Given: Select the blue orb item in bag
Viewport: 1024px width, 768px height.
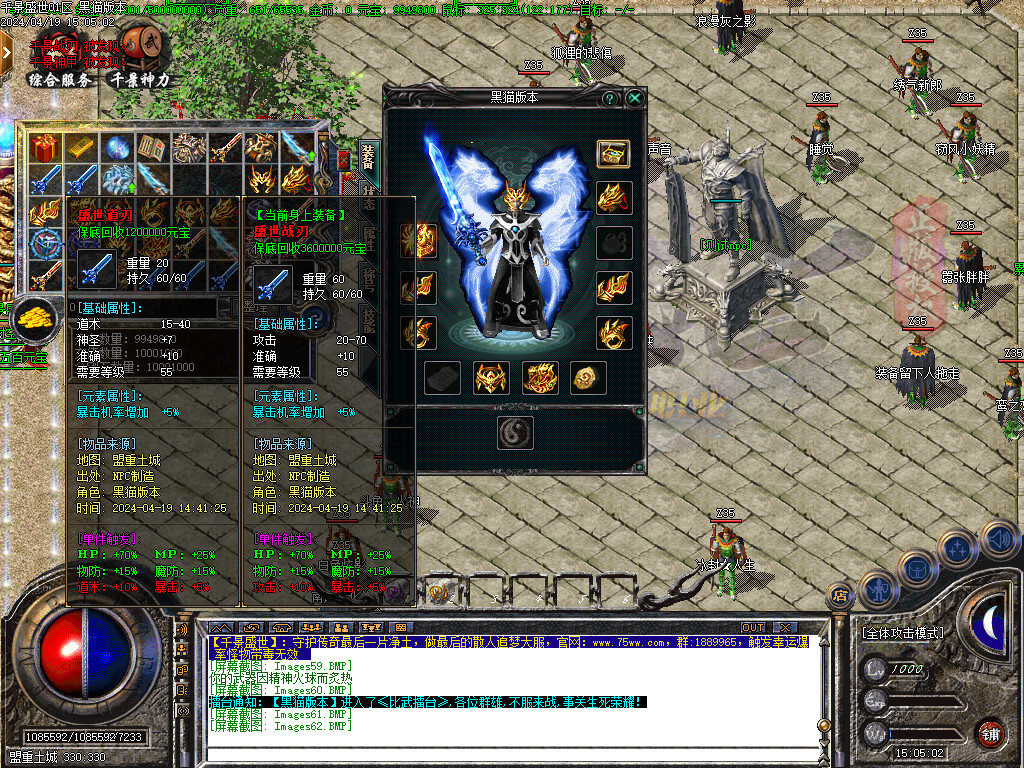Looking at the screenshot, I should pyautogui.click(x=117, y=148).
